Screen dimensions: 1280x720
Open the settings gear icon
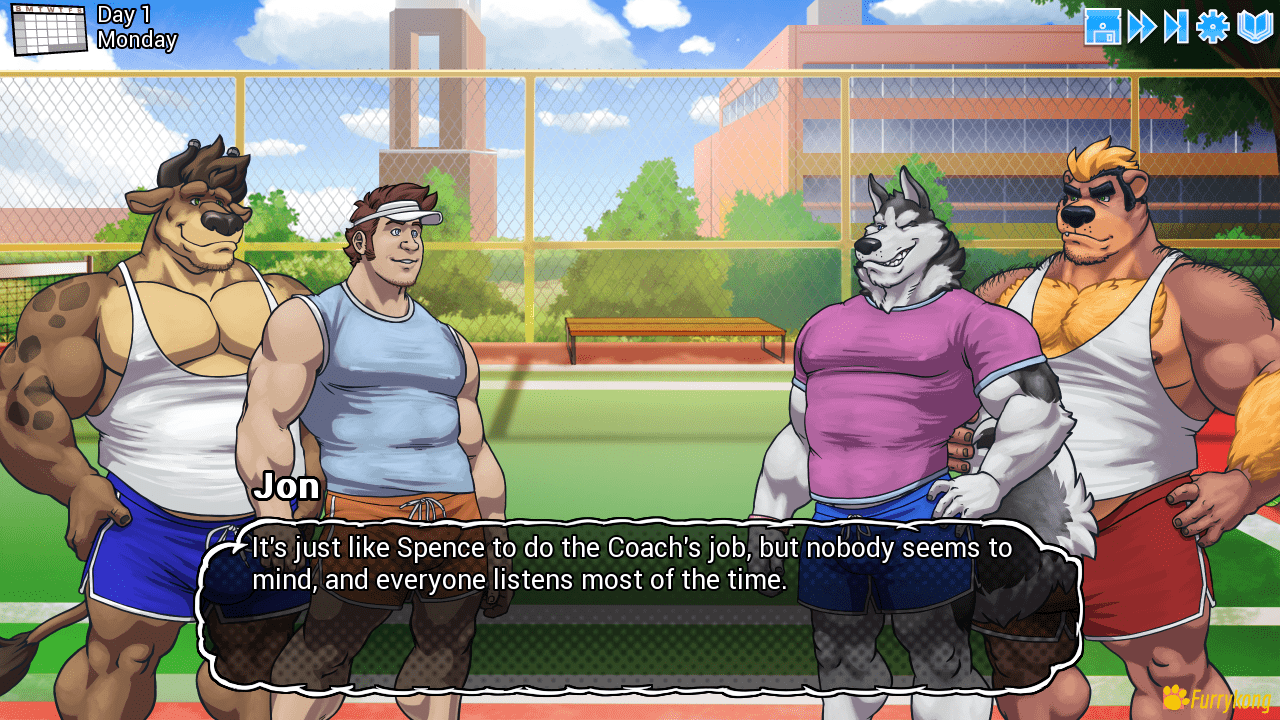pyautogui.click(x=1212, y=28)
